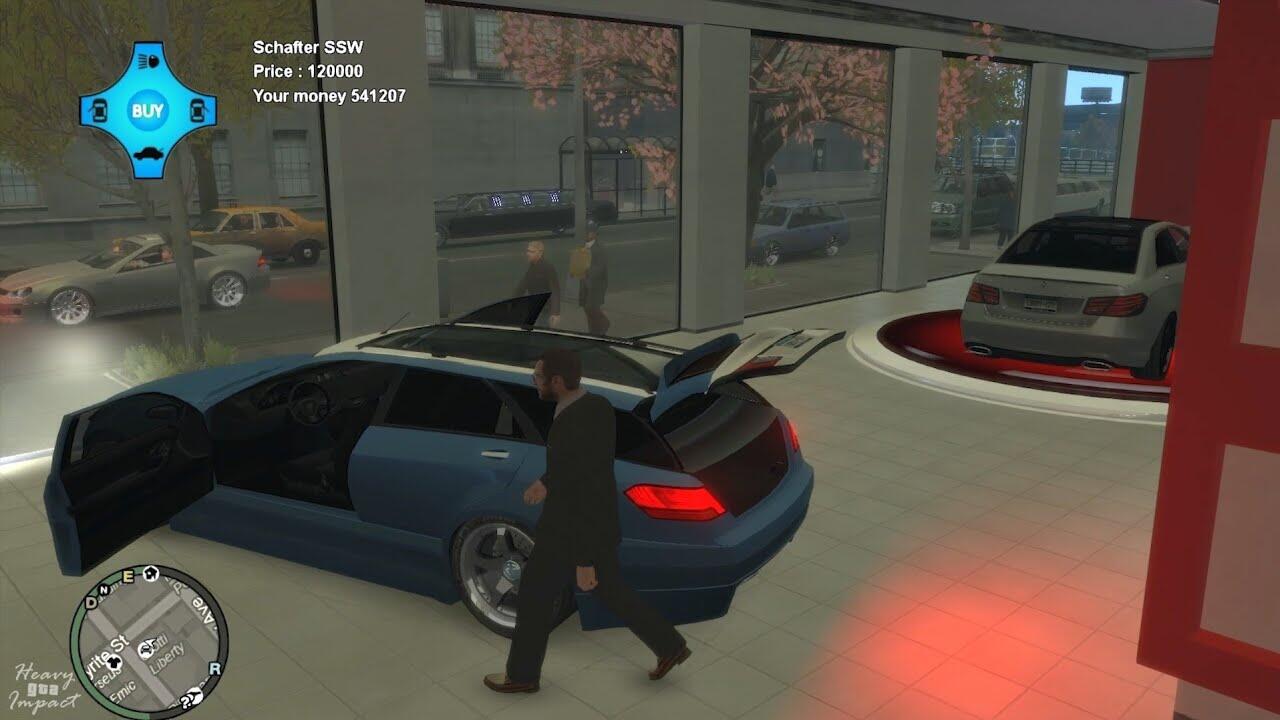1280x720 pixels.
Task: Select the left car door icon
Action: 100,110
